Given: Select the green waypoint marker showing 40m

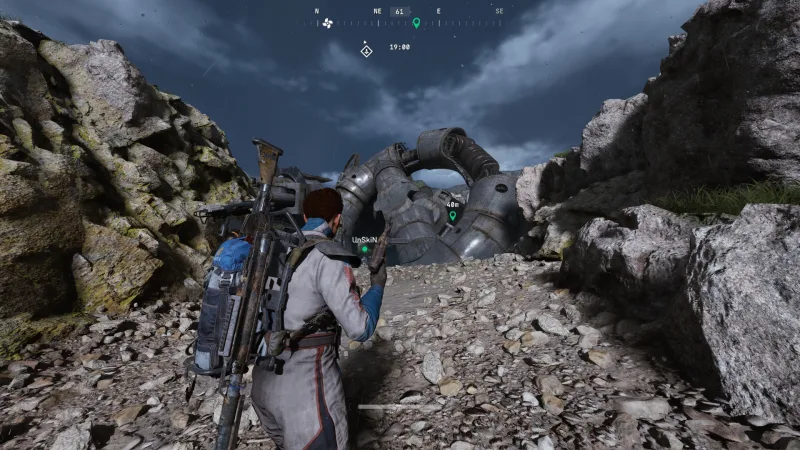Looking at the screenshot, I should pyautogui.click(x=452, y=214).
